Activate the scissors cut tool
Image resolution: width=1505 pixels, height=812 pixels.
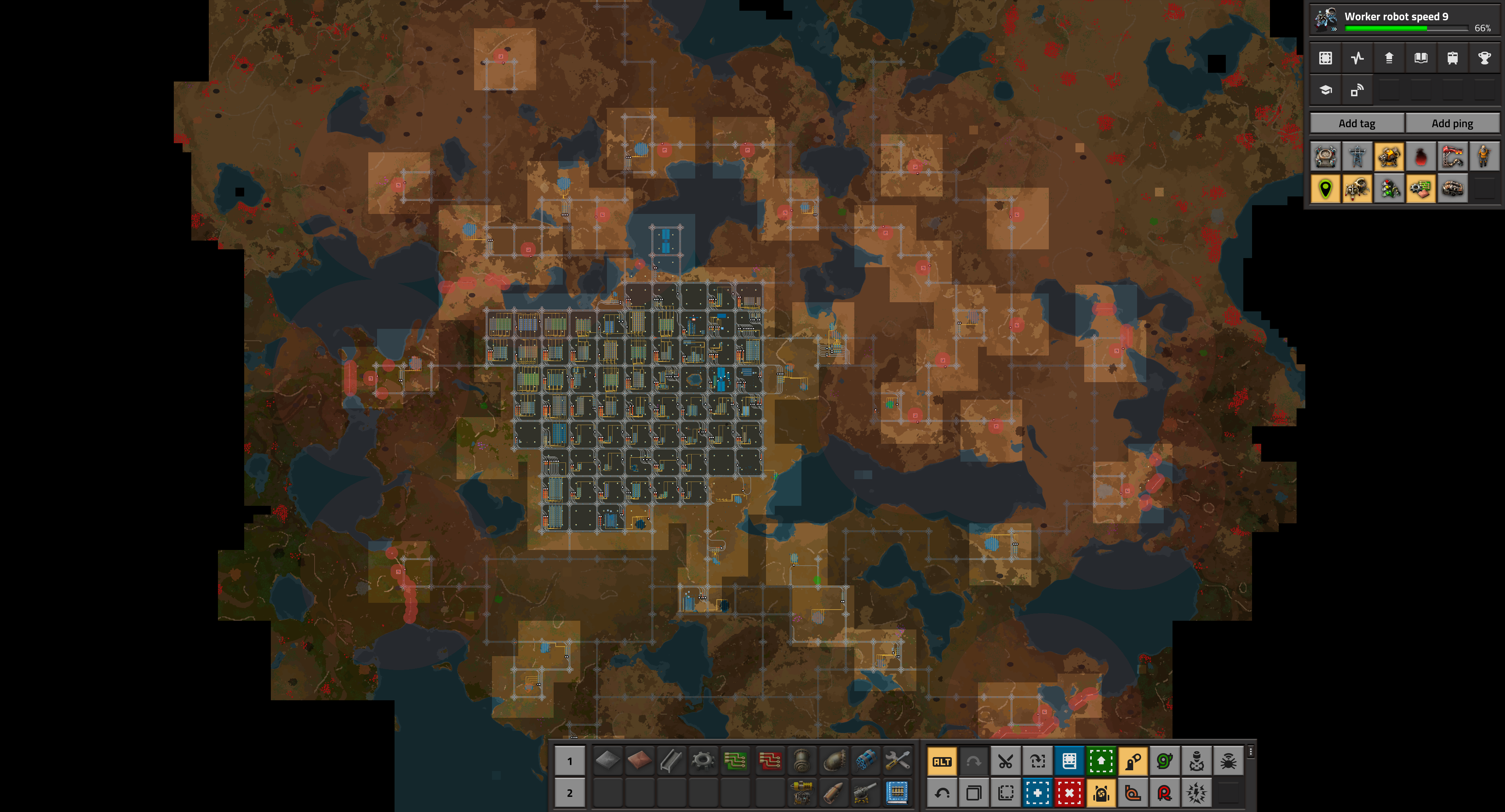point(1005,761)
